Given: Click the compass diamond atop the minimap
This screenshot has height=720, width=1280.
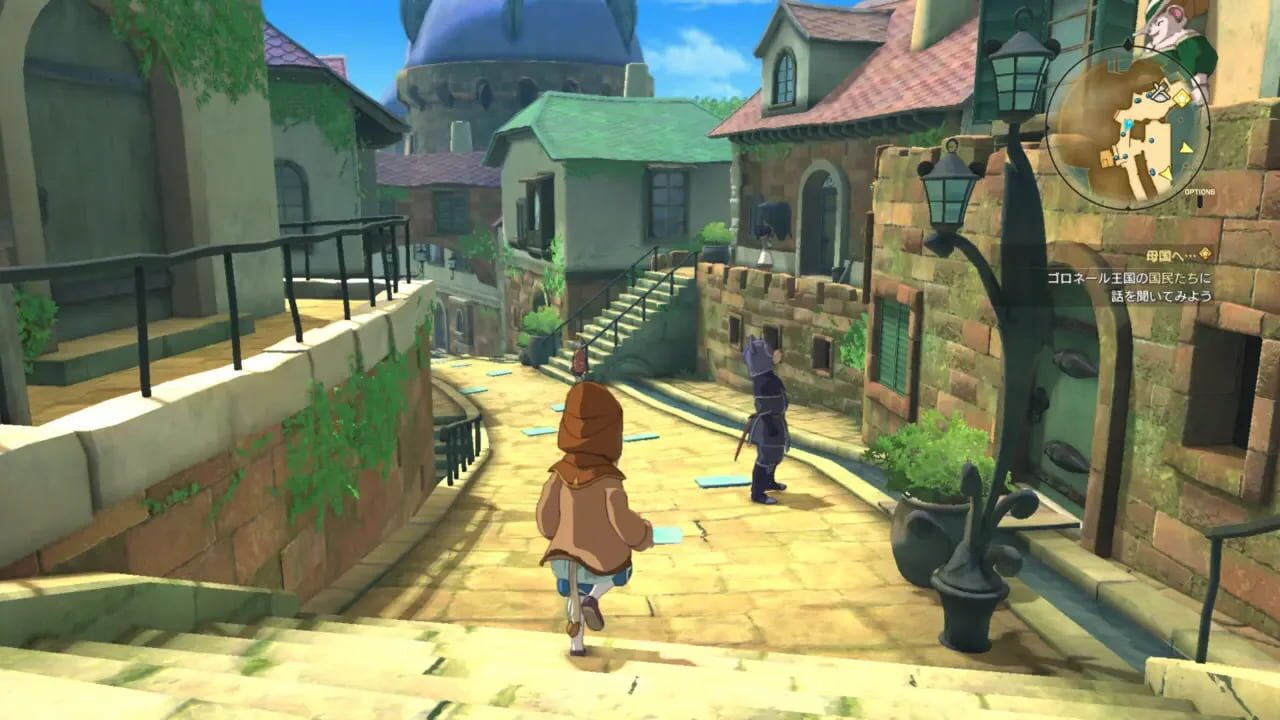Looking at the screenshot, I should pyautogui.click(x=1127, y=44).
